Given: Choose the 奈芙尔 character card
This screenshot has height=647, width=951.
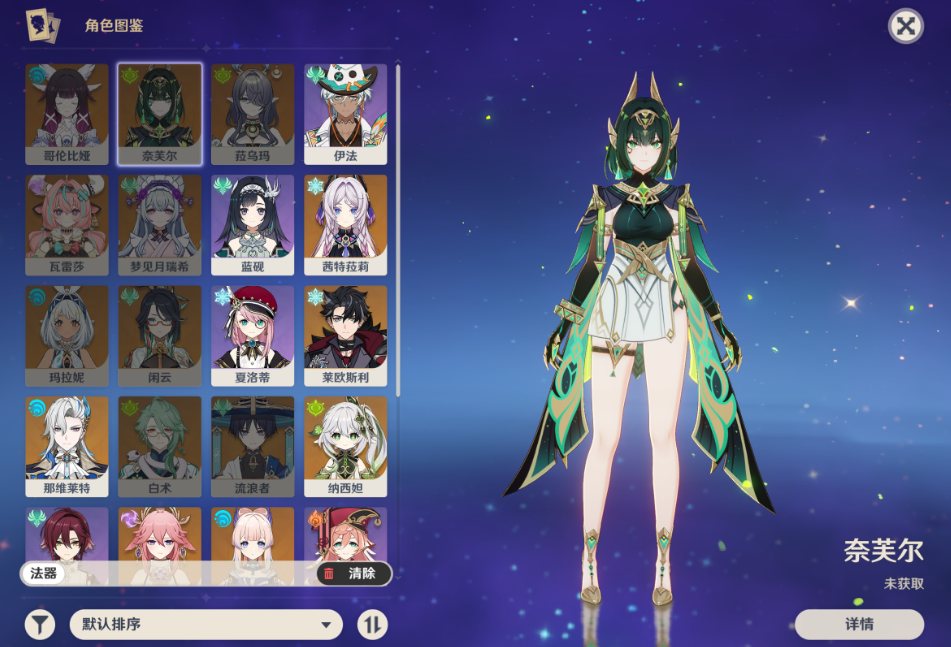Looking at the screenshot, I should pyautogui.click(x=160, y=114).
